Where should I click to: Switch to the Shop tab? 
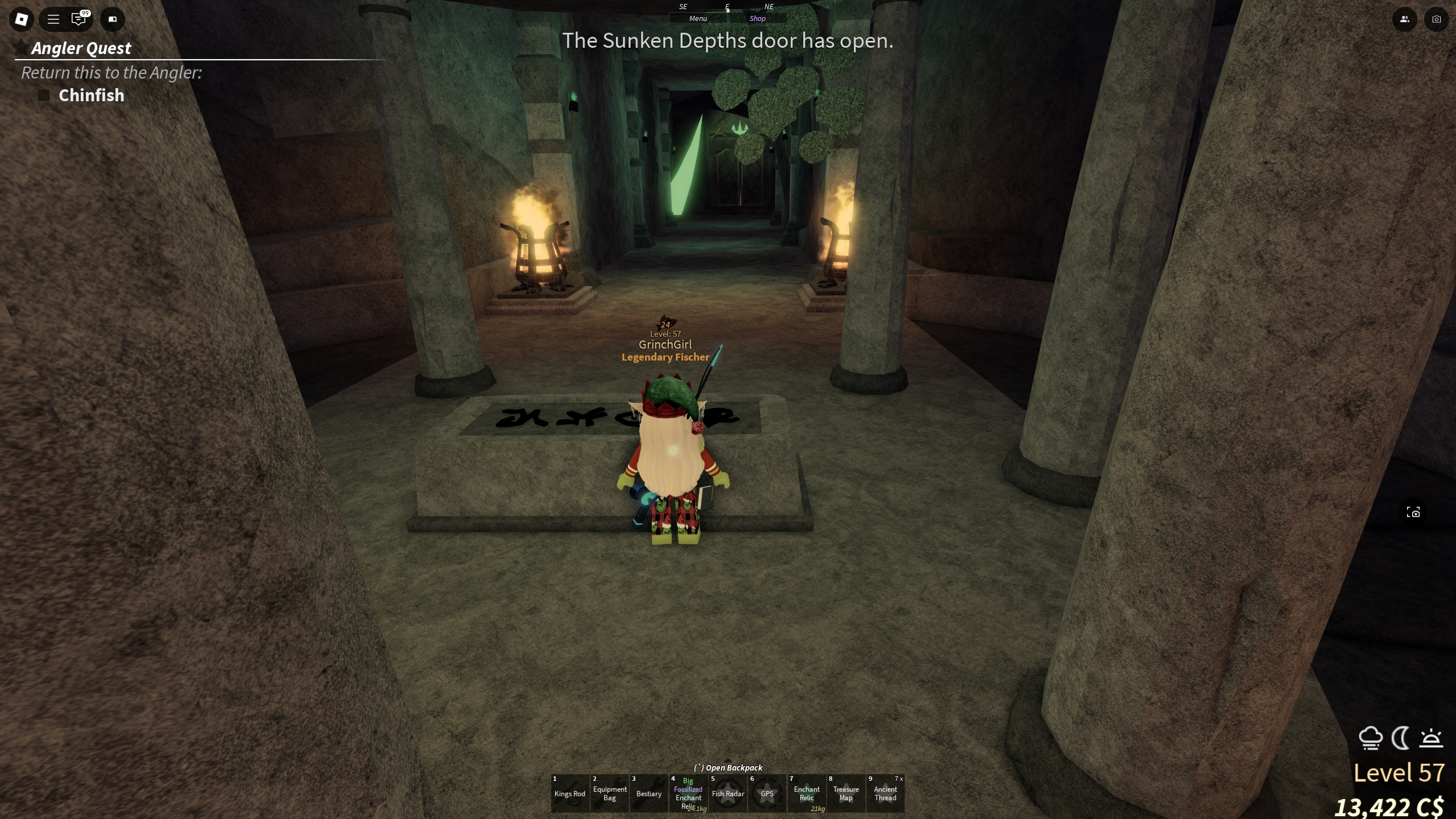[x=758, y=18]
